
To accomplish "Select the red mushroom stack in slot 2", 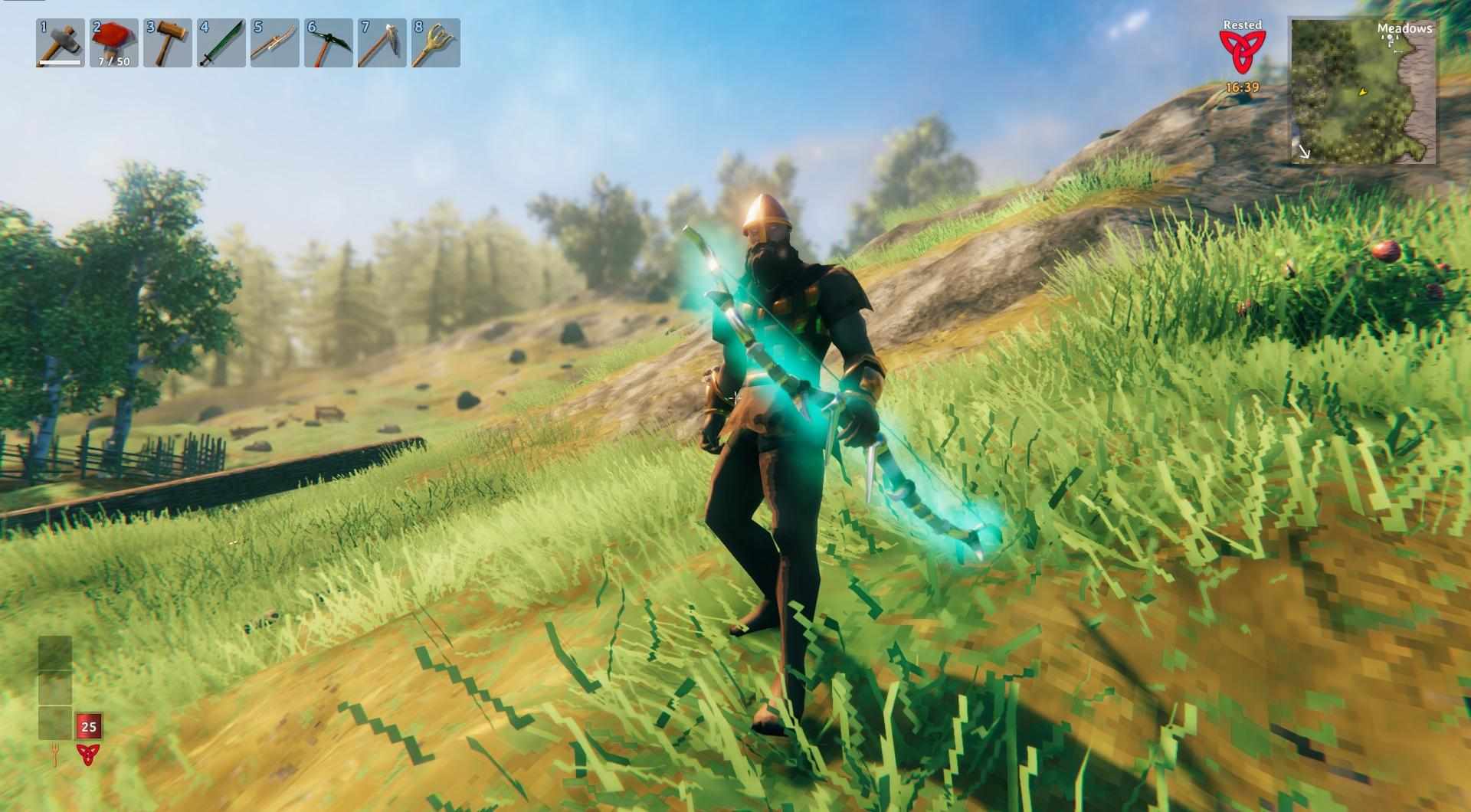I will click(113, 43).
